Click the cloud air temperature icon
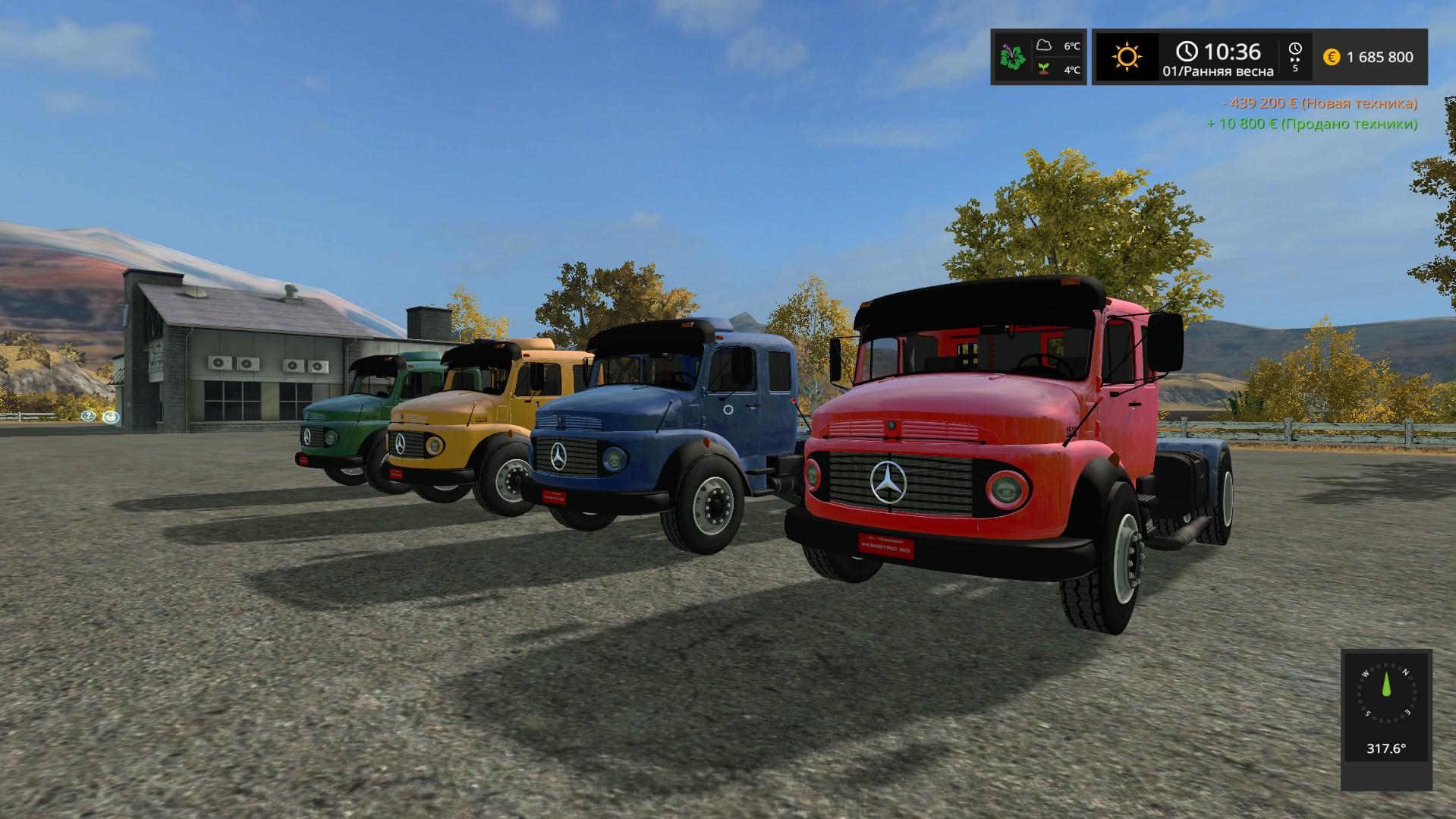The width and height of the screenshot is (1456, 819). [x=1045, y=46]
